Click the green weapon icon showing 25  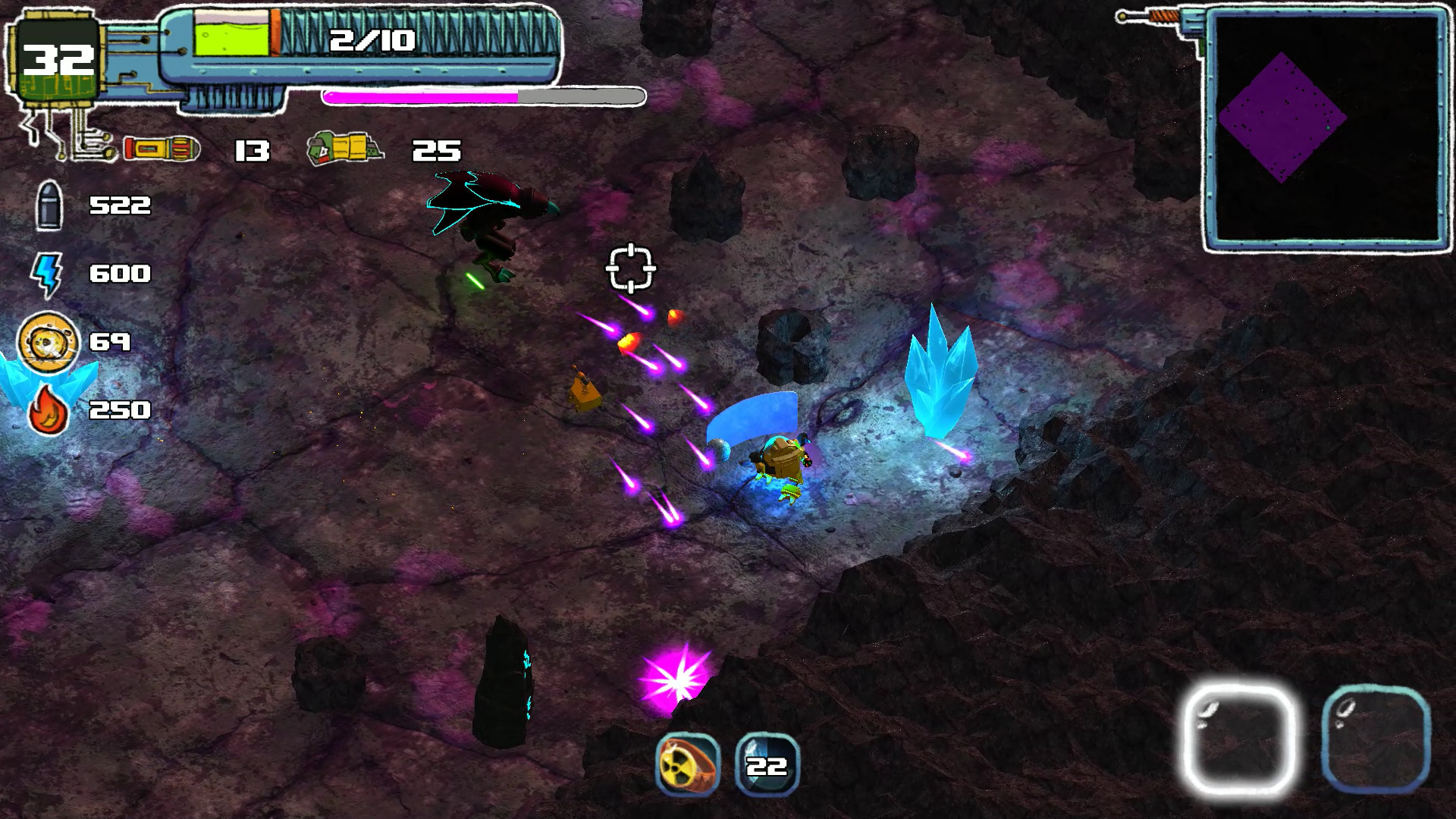[344, 148]
